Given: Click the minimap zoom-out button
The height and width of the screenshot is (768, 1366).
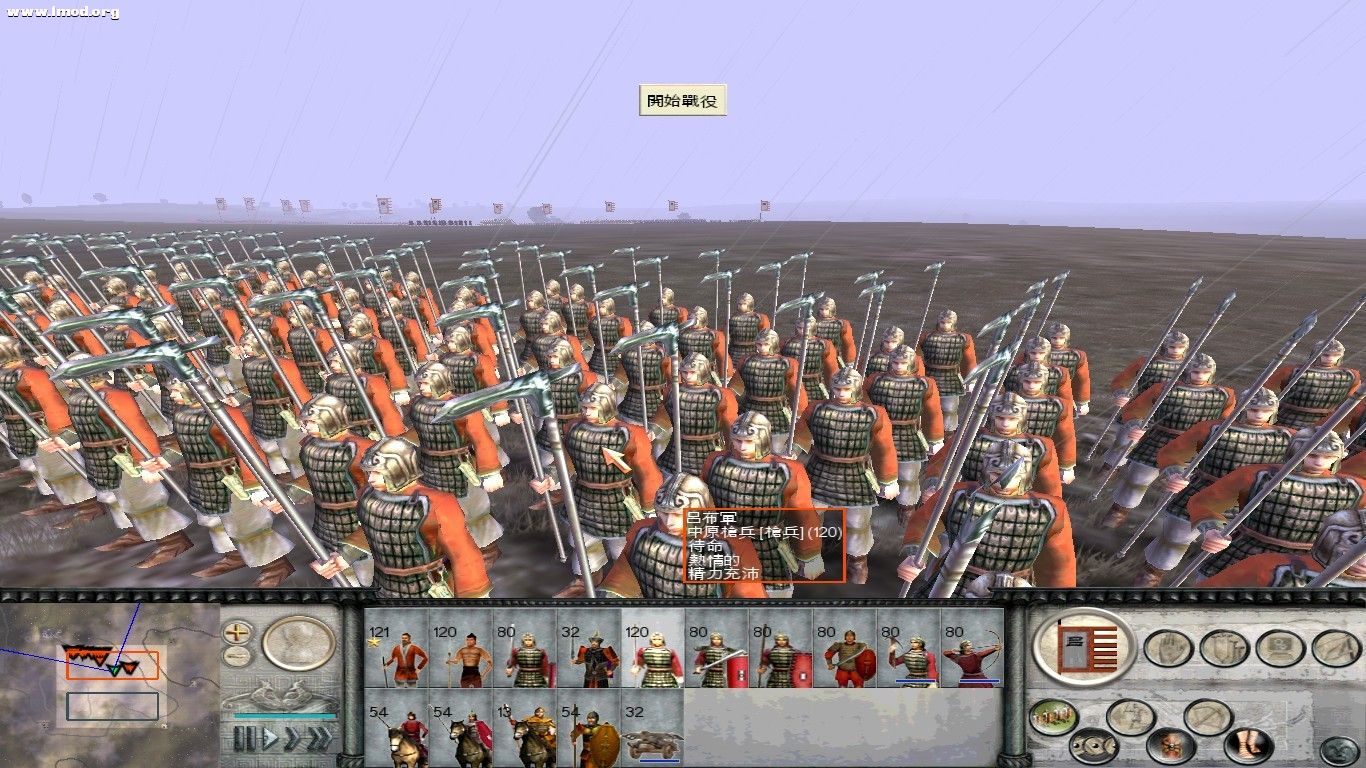Looking at the screenshot, I should click(237, 656).
